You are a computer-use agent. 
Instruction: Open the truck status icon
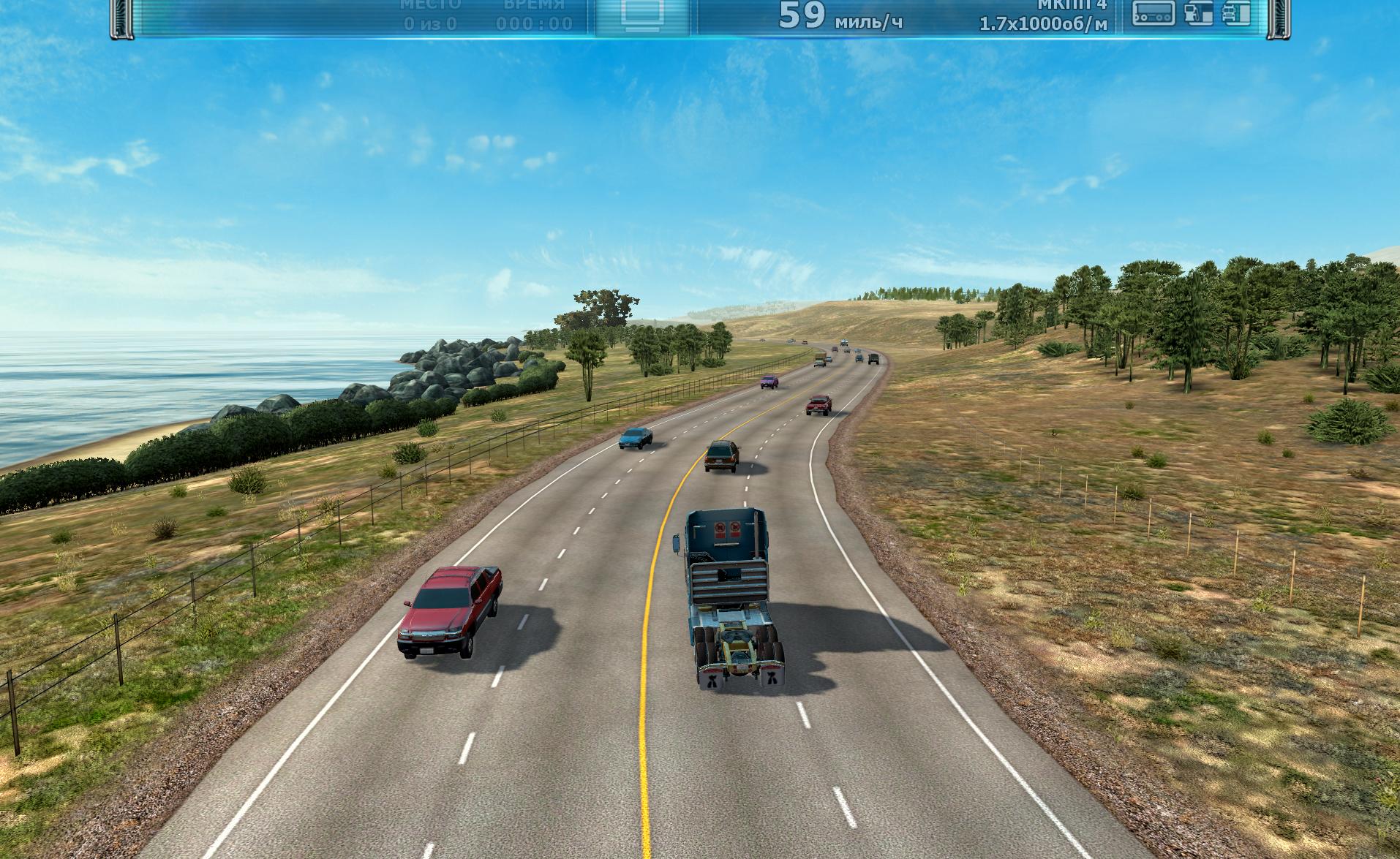tap(1235, 13)
